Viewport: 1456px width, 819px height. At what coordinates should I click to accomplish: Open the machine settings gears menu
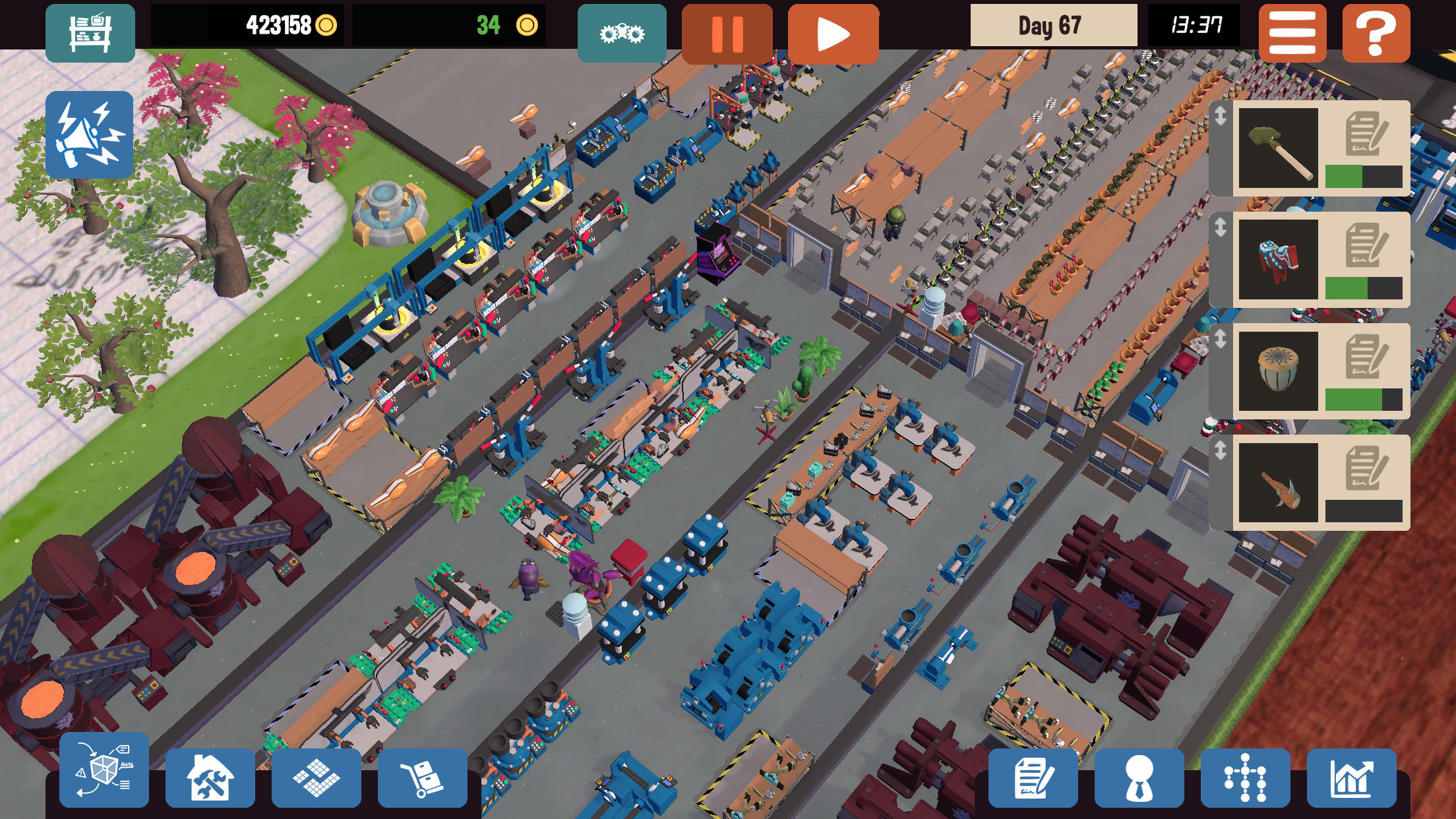click(621, 32)
